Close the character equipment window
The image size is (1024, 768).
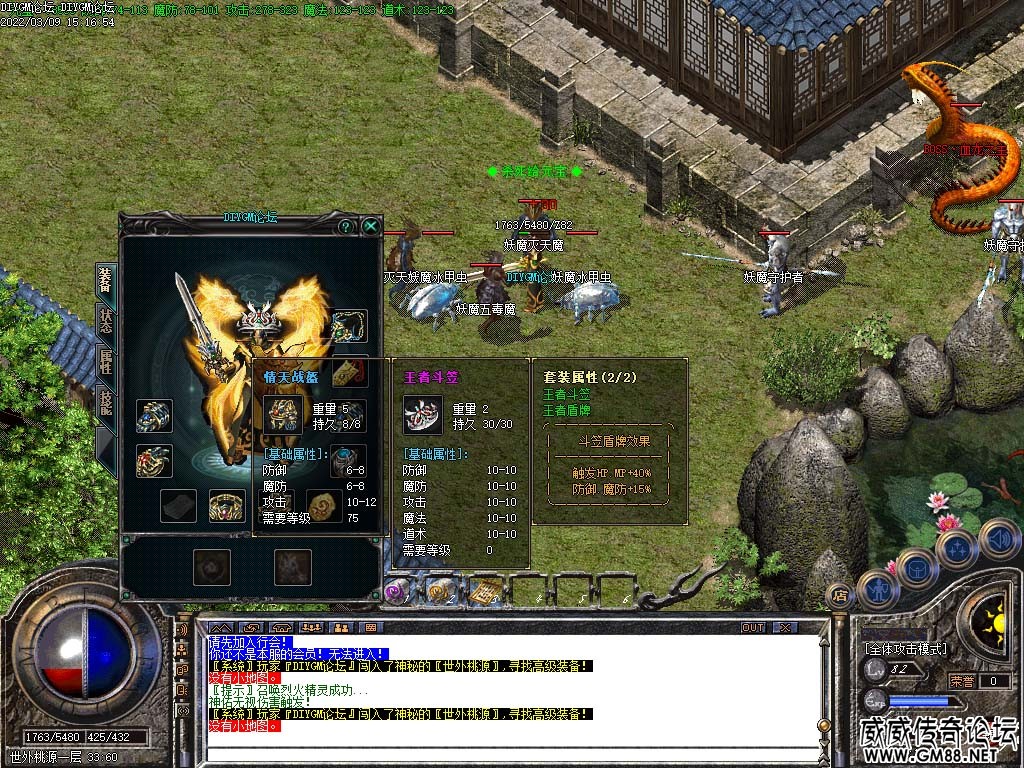[x=371, y=226]
